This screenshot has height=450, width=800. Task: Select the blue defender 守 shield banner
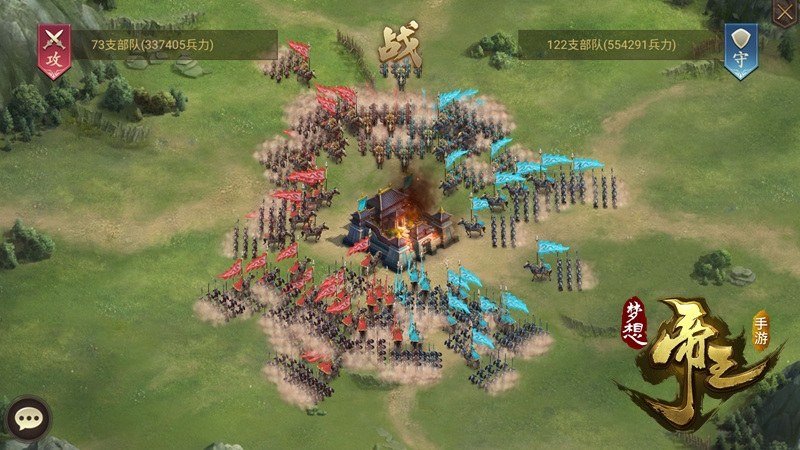739,49
